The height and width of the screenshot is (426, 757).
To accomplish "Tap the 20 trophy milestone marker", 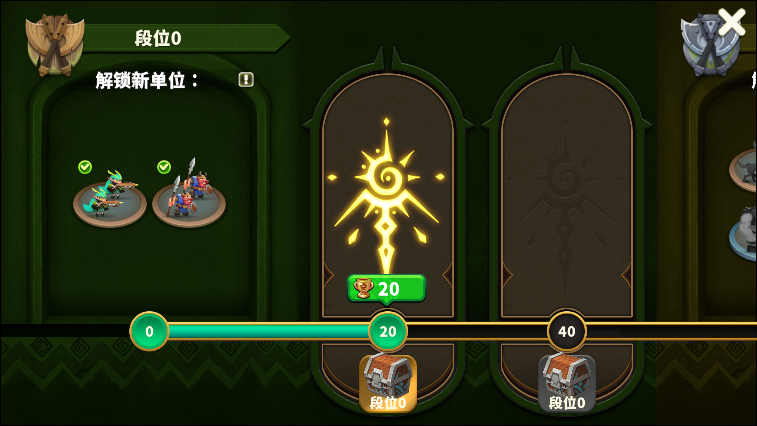I will [x=388, y=331].
